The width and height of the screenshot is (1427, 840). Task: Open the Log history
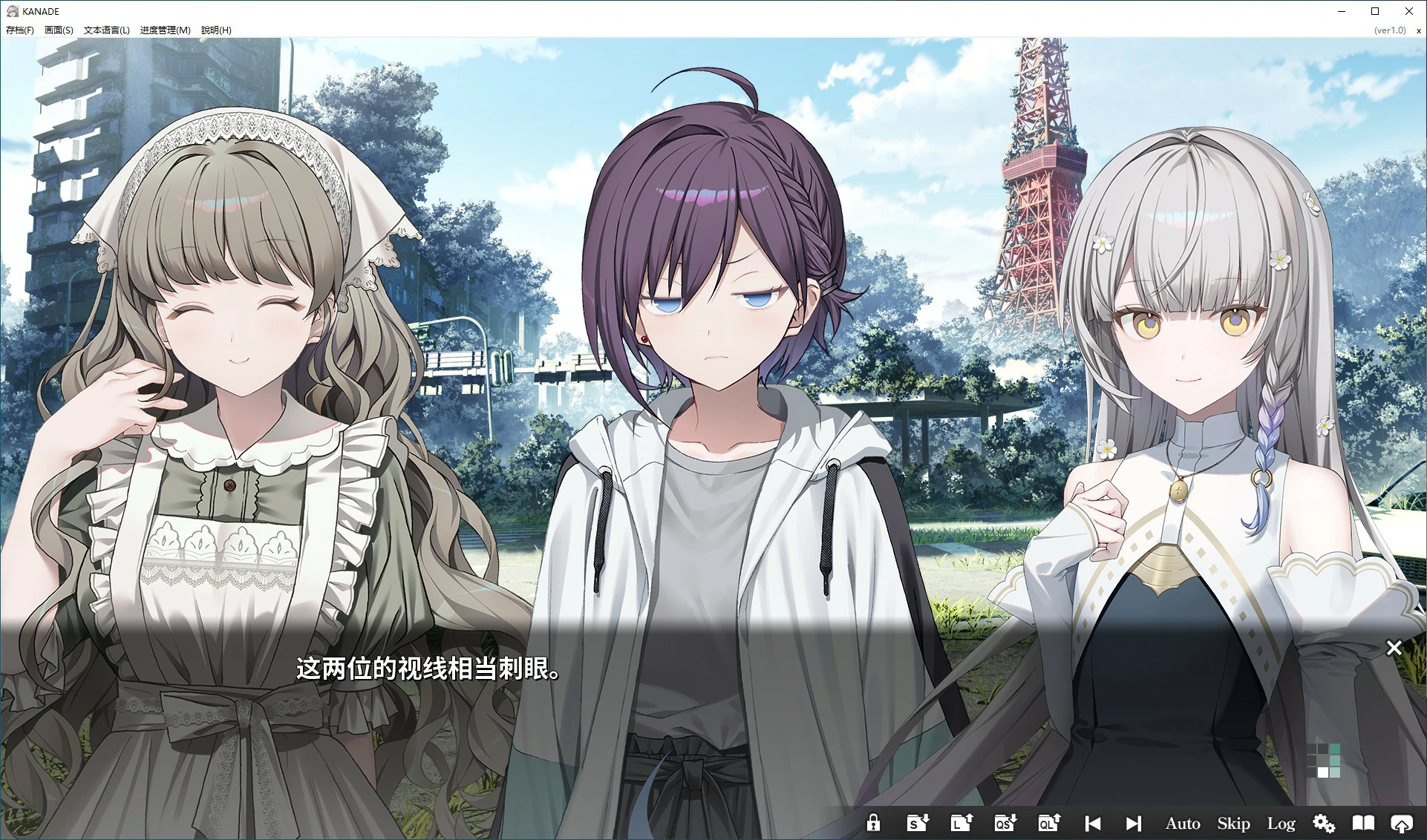tap(1280, 822)
